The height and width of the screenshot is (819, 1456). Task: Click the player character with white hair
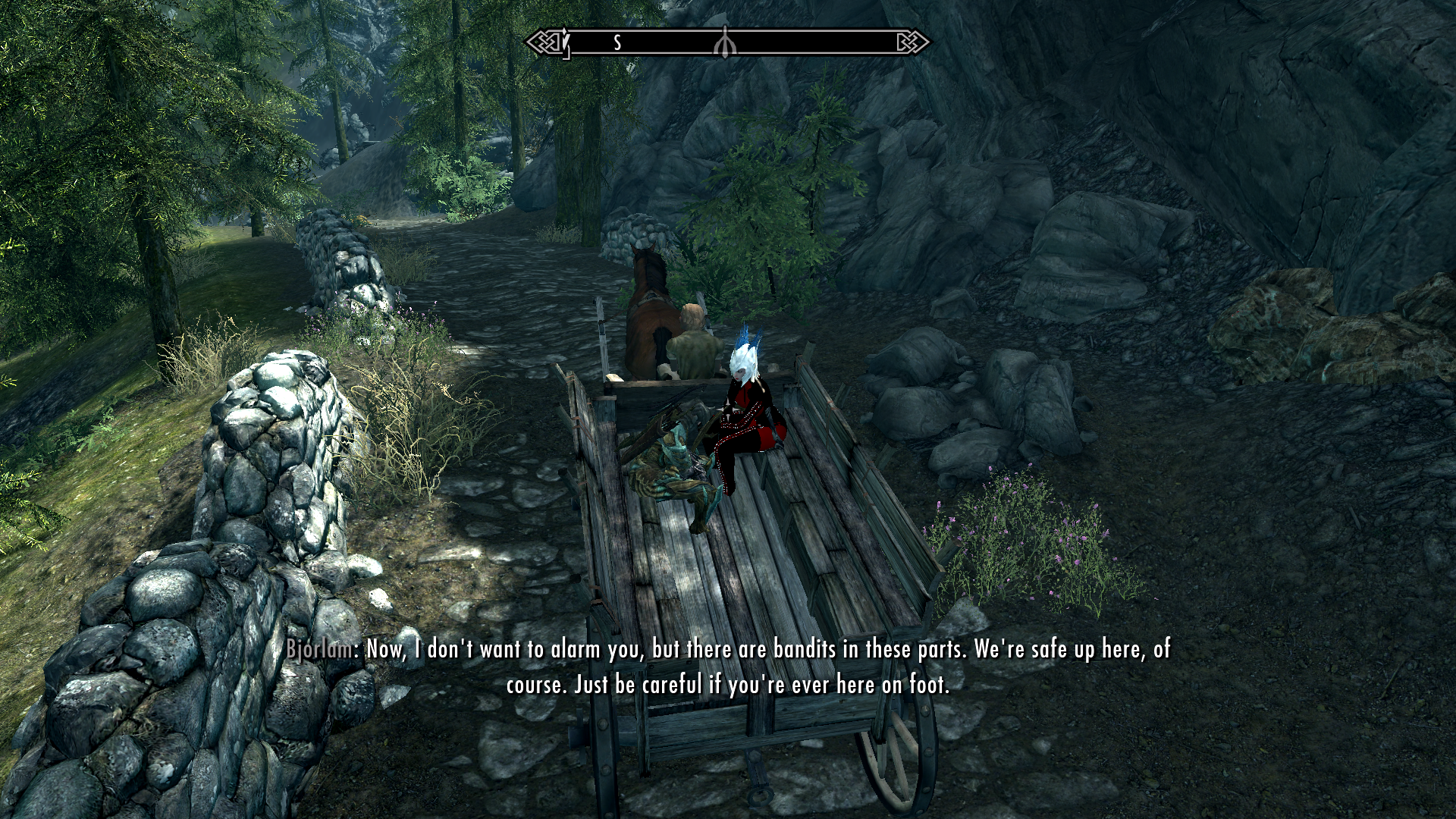(x=751, y=402)
